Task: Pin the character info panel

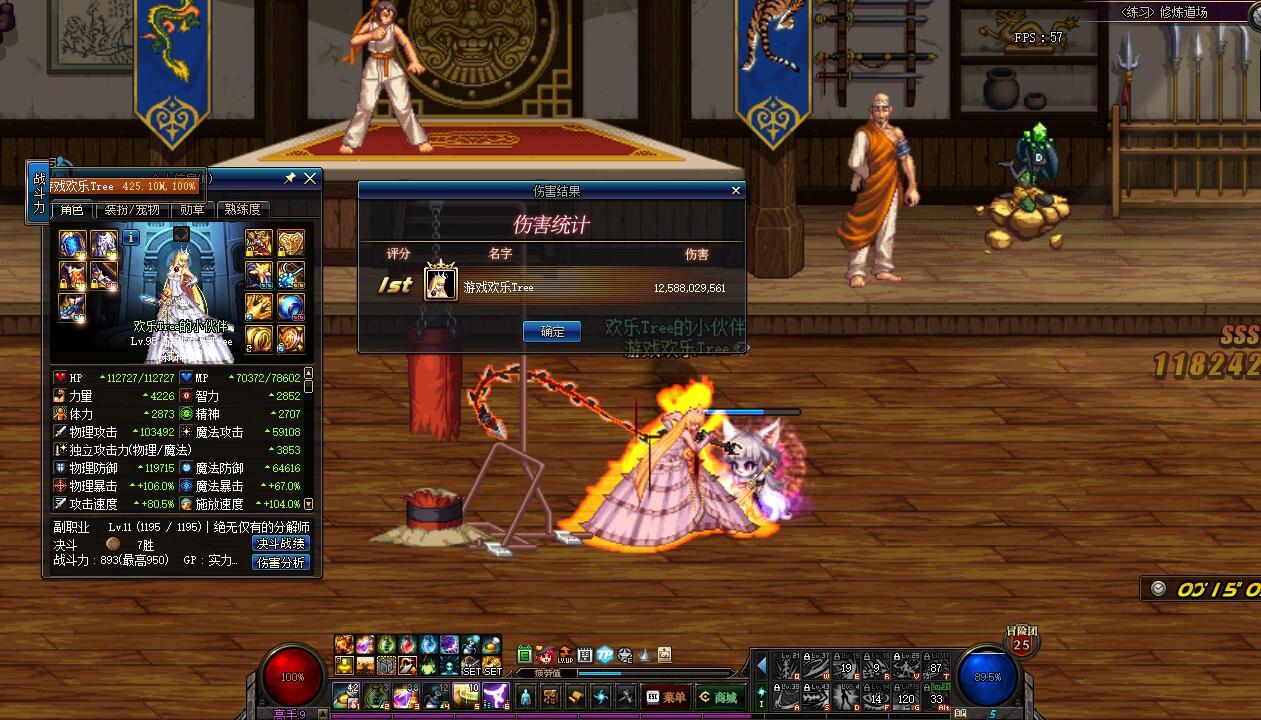Action: point(290,178)
